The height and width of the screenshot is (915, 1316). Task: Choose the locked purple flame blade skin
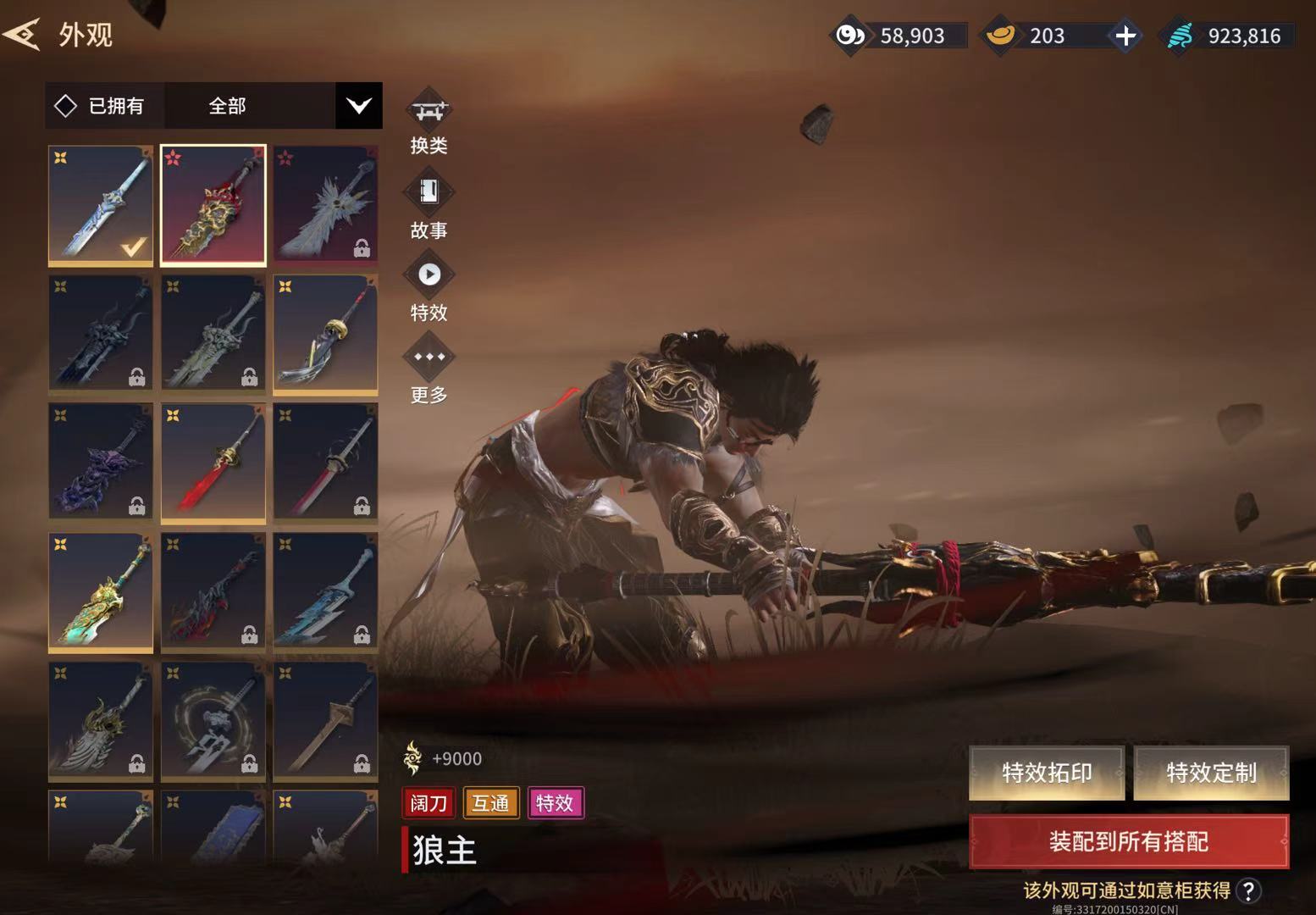coord(101,462)
